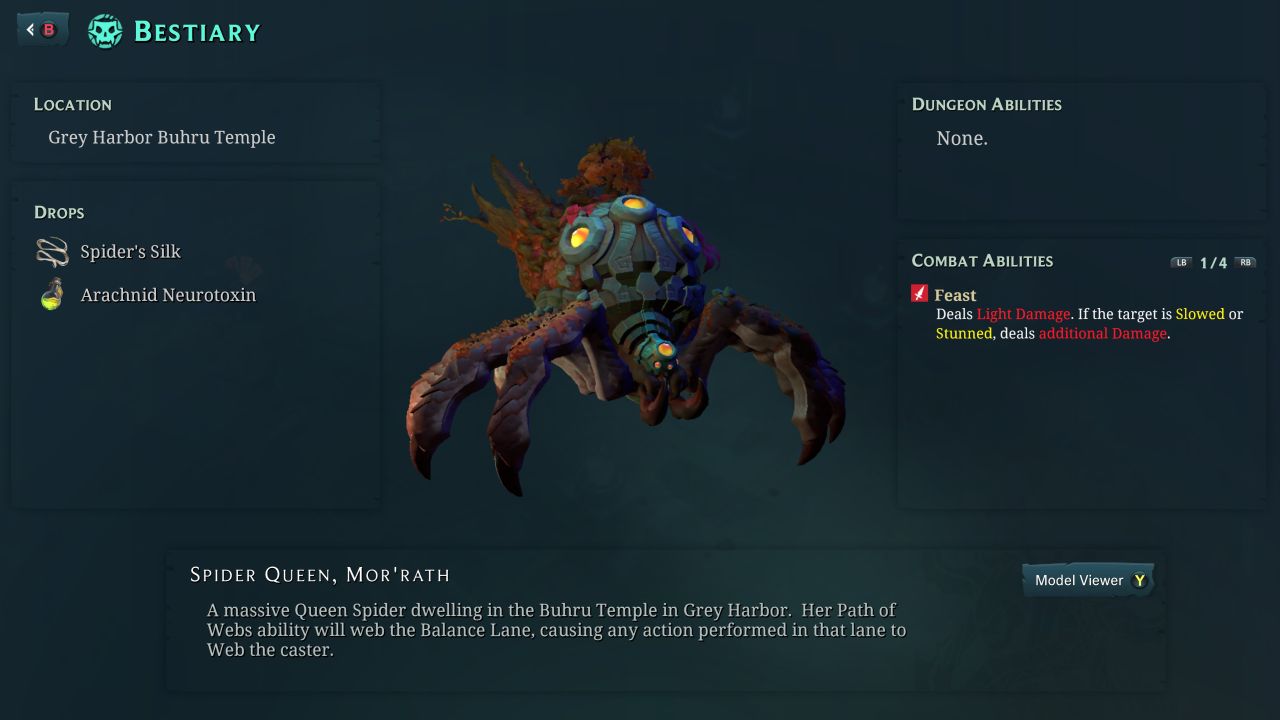Go back using the top-left back button
This screenshot has height=720, width=1280.
pyautogui.click(x=42, y=30)
